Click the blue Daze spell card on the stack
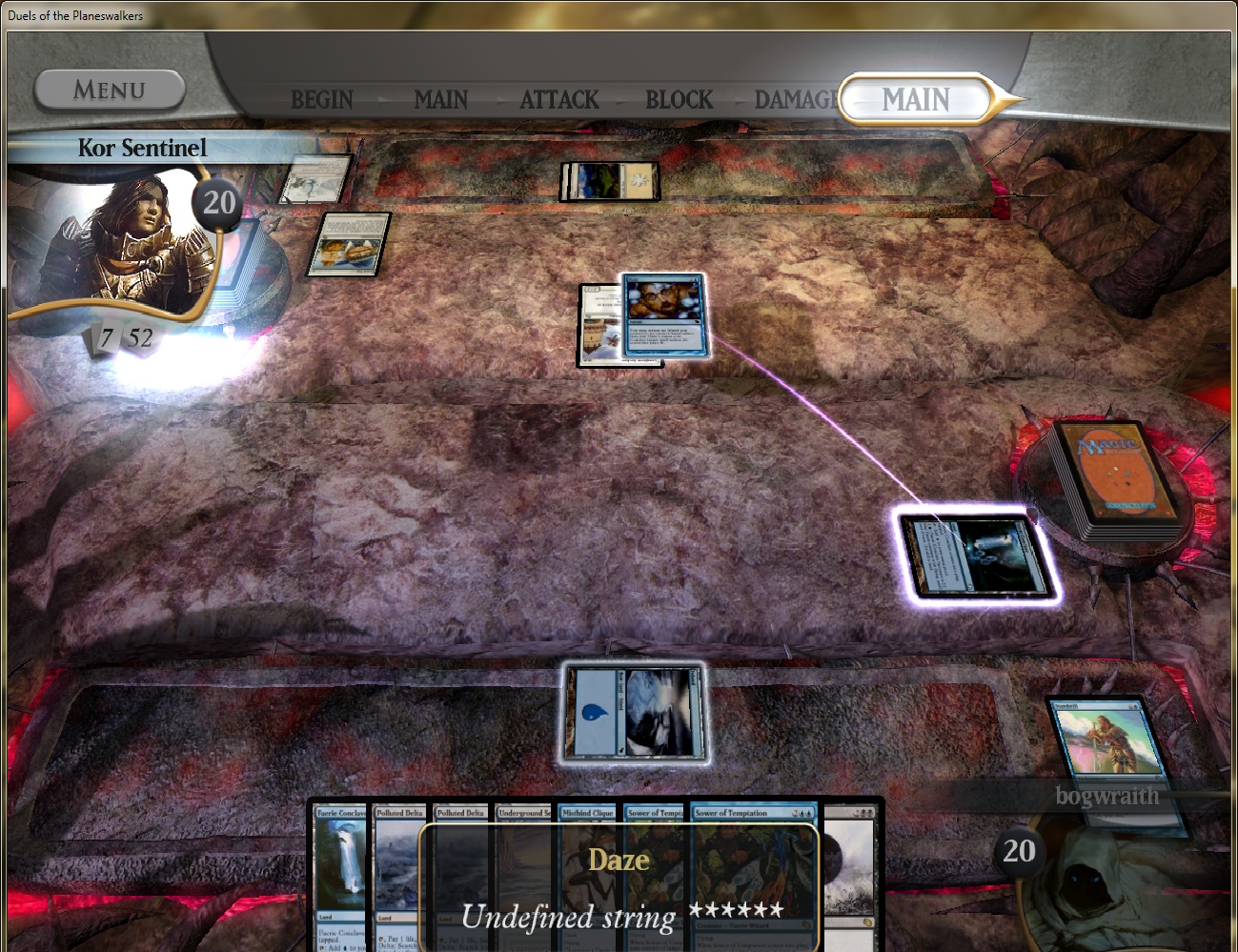 click(x=664, y=314)
